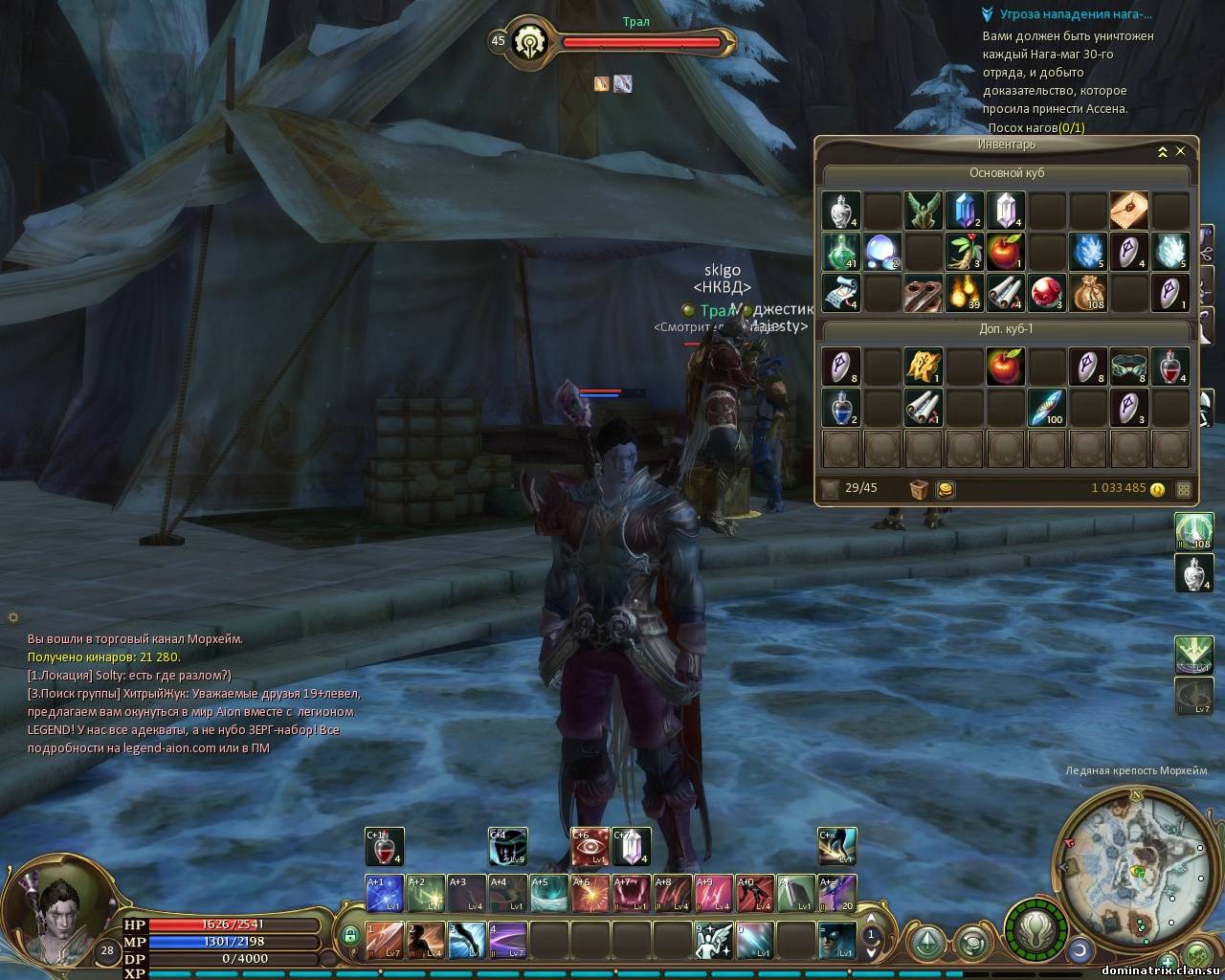Toggle the green quickbar lock button
Image resolution: width=1225 pixels, height=980 pixels.
[351, 936]
